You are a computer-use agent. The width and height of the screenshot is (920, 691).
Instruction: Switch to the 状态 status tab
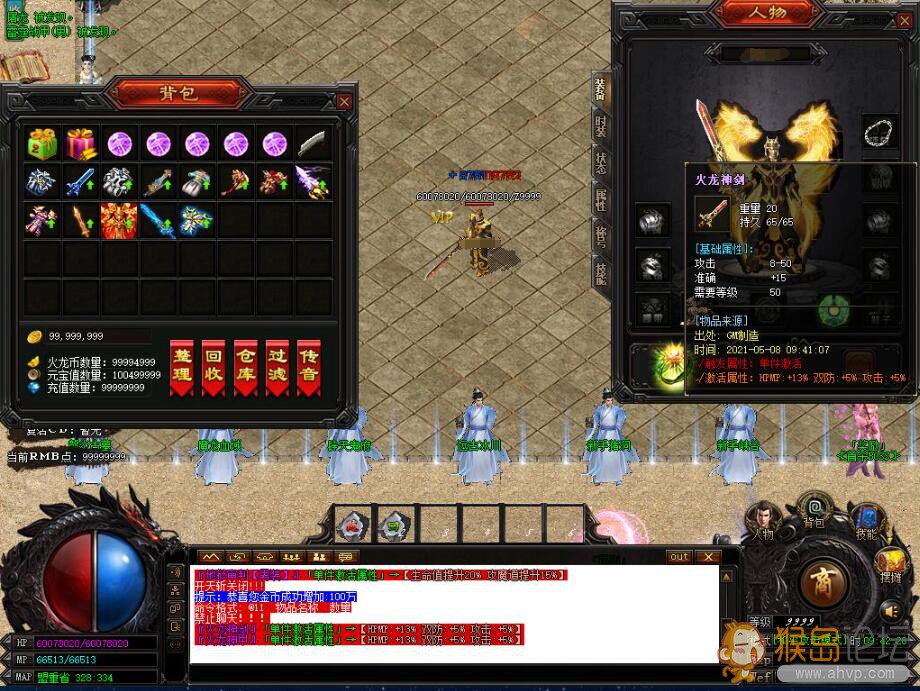600,162
